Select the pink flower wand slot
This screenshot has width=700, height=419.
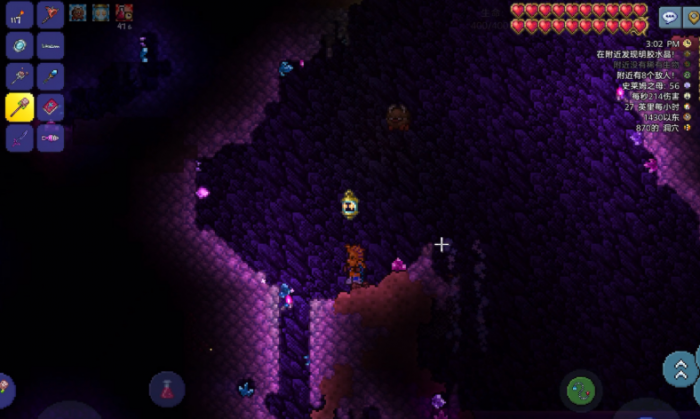click(20, 76)
